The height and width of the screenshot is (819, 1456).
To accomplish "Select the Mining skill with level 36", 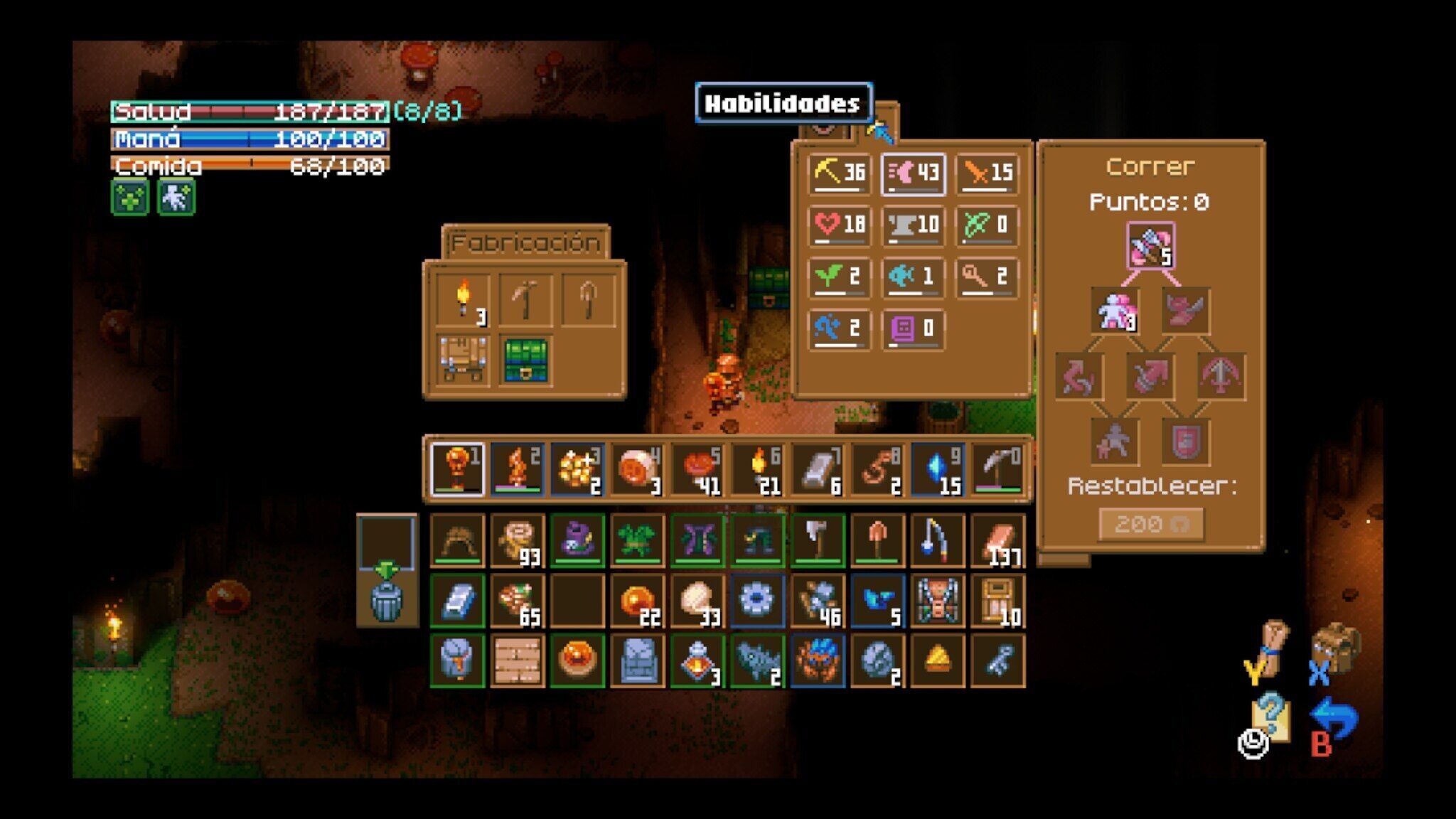I will pyautogui.click(x=840, y=173).
